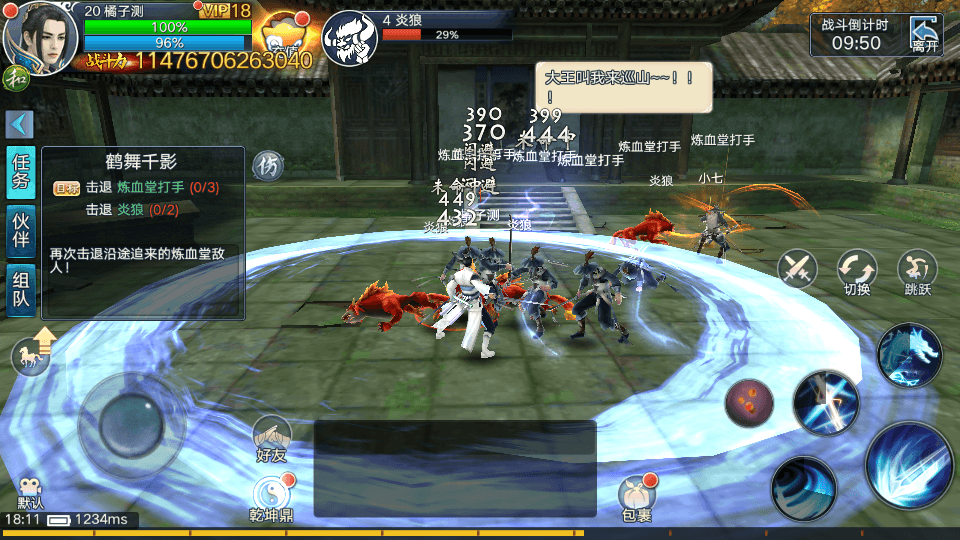The width and height of the screenshot is (960, 540).
Task: Tap the crossed swords button
Action: coord(798,268)
